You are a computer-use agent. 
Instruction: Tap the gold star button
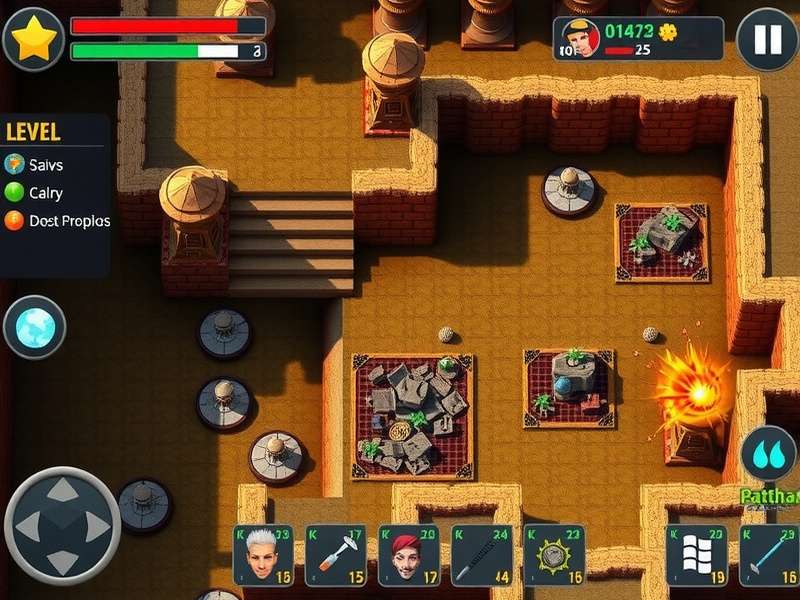click(x=33, y=38)
